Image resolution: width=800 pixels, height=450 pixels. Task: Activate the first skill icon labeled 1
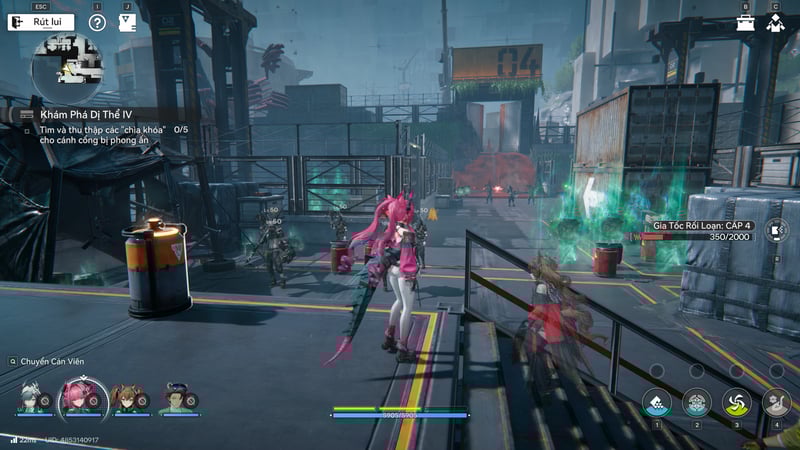coord(656,402)
